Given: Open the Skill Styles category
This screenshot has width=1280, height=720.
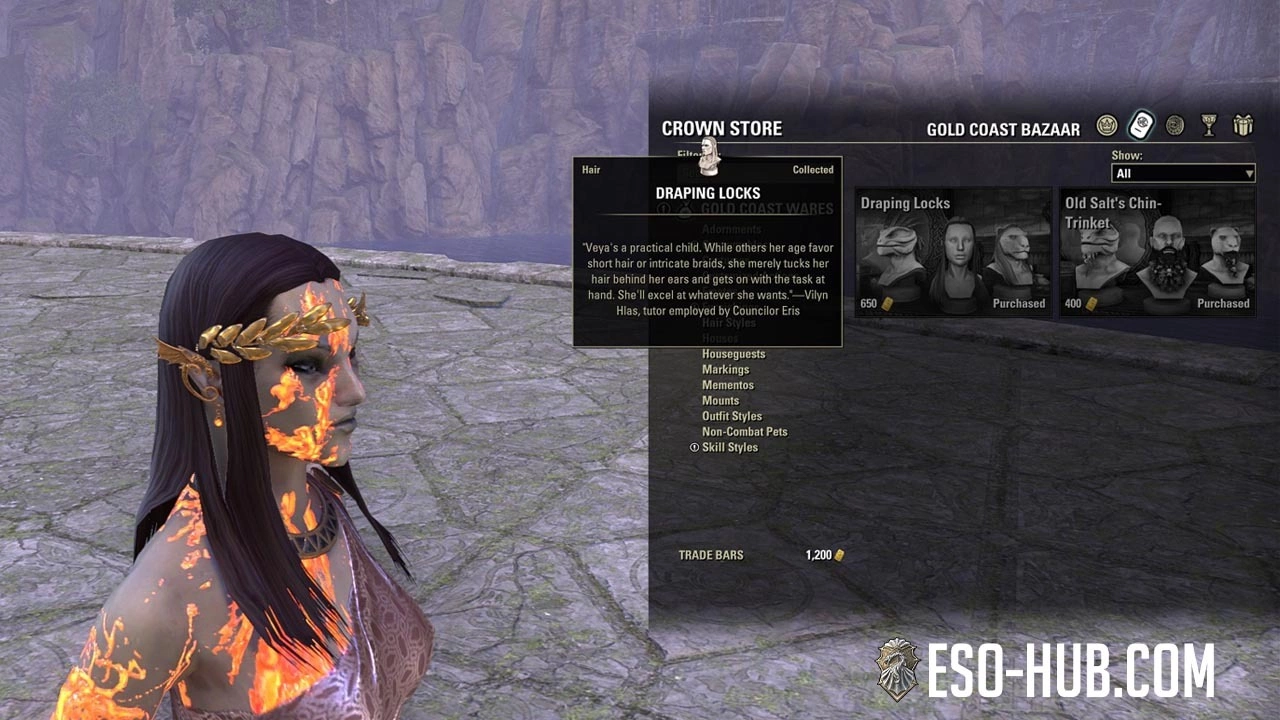Looking at the screenshot, I should [729, 447].
